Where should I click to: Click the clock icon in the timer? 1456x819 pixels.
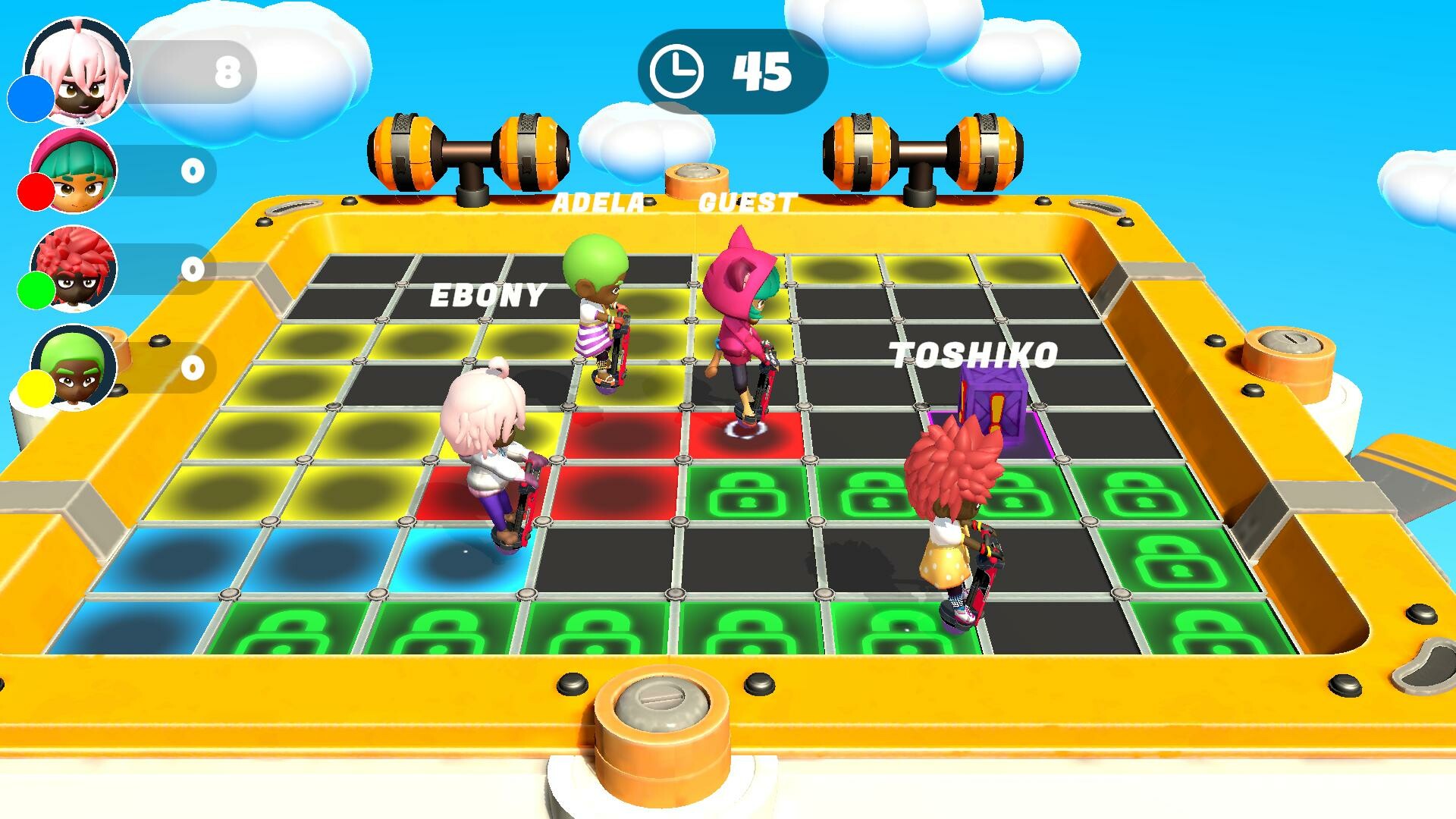(679, 72)
